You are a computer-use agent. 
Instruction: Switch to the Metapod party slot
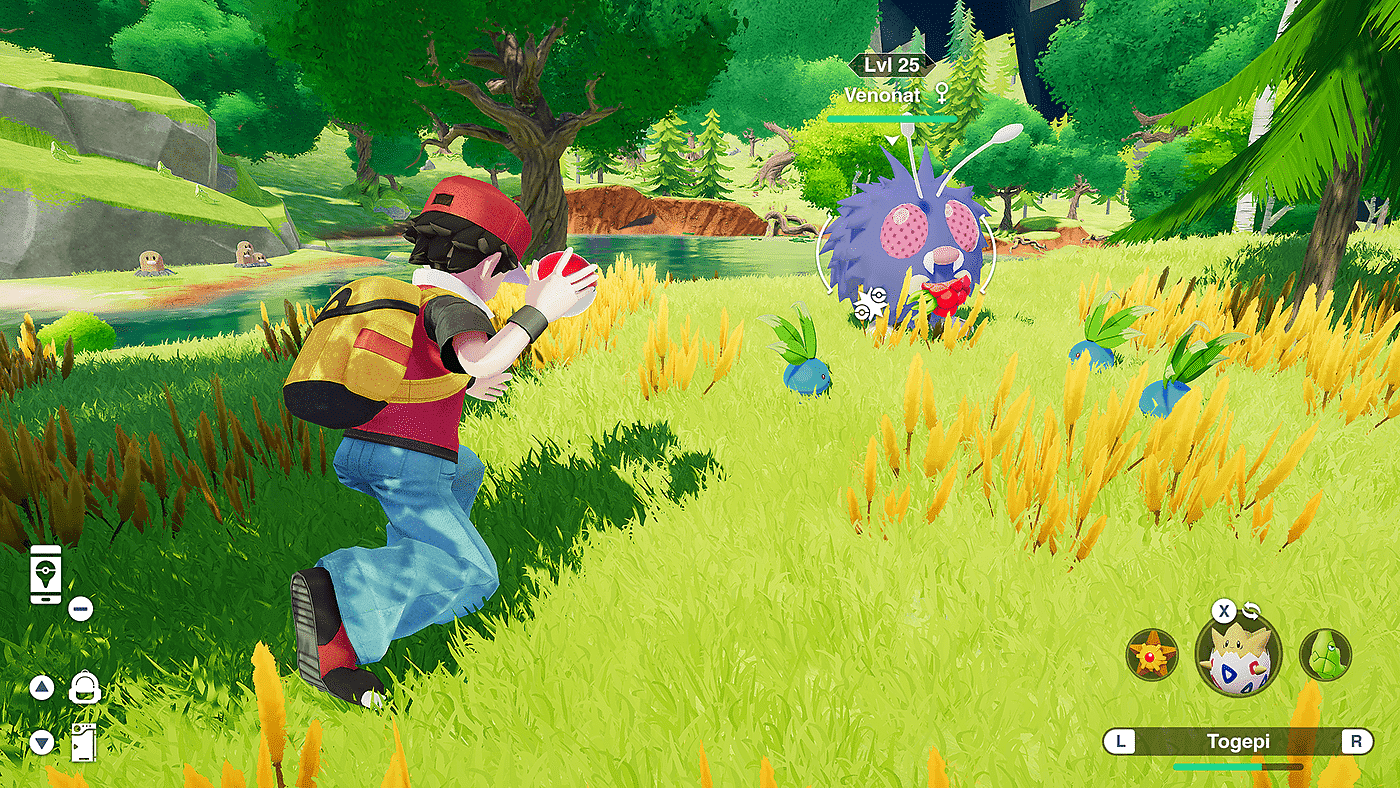1325,655
